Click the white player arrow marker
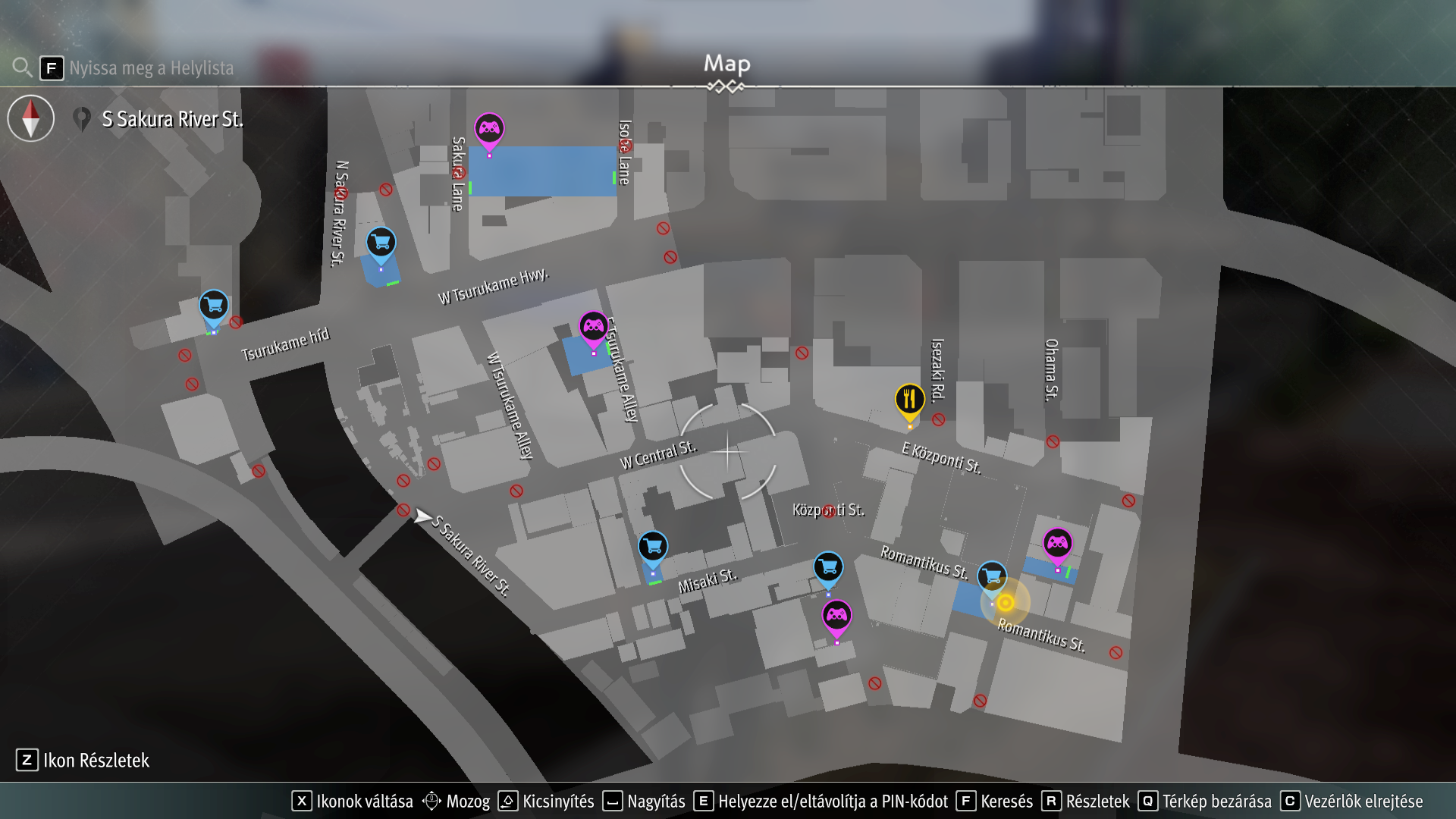This screenshot has height=819, width=1456. pos(422,517)
